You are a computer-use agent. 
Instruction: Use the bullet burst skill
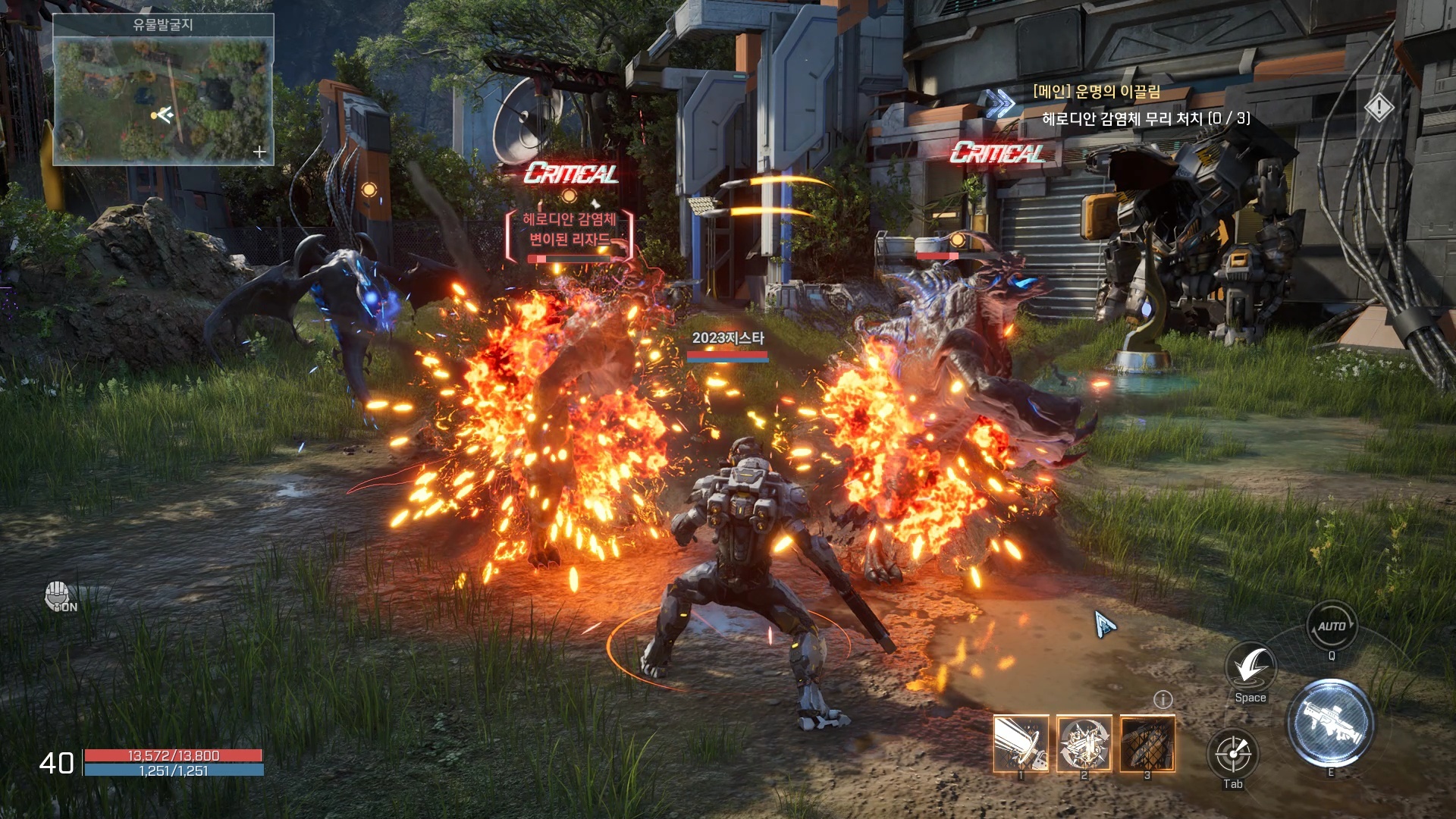[x=1084, y=743]
